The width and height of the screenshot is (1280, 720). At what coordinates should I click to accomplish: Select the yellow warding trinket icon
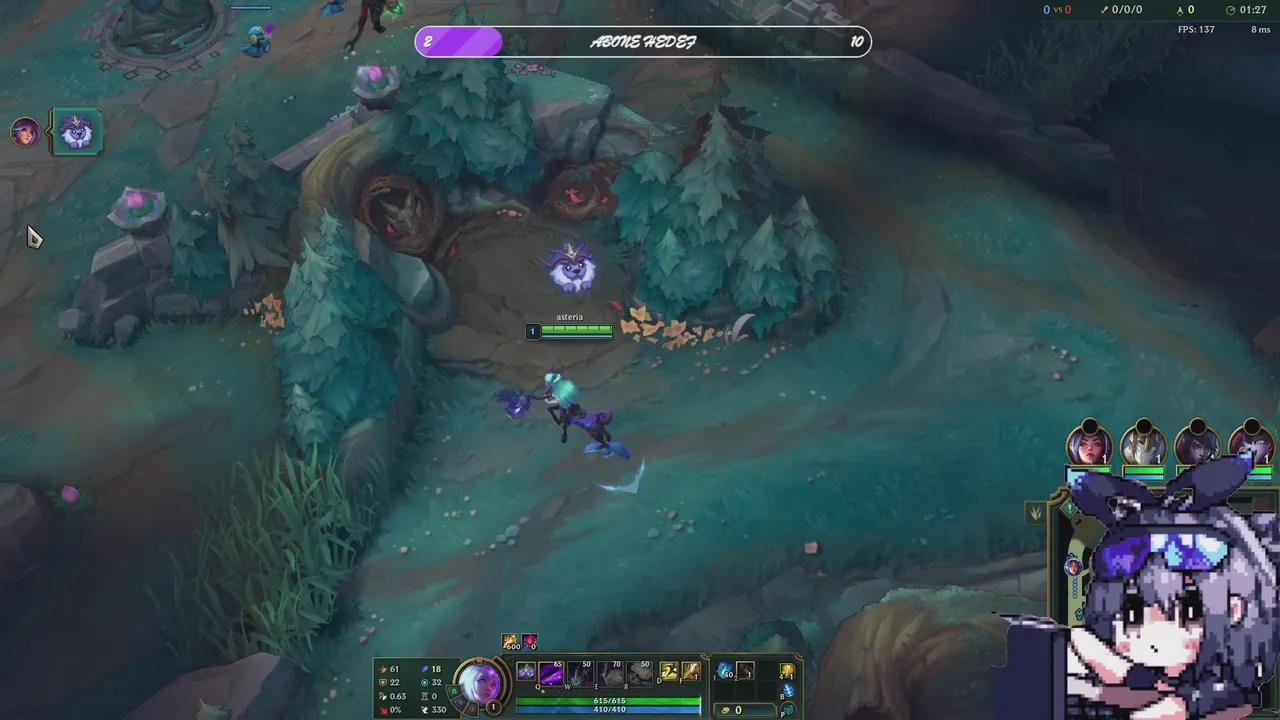(x=786, y=671)
